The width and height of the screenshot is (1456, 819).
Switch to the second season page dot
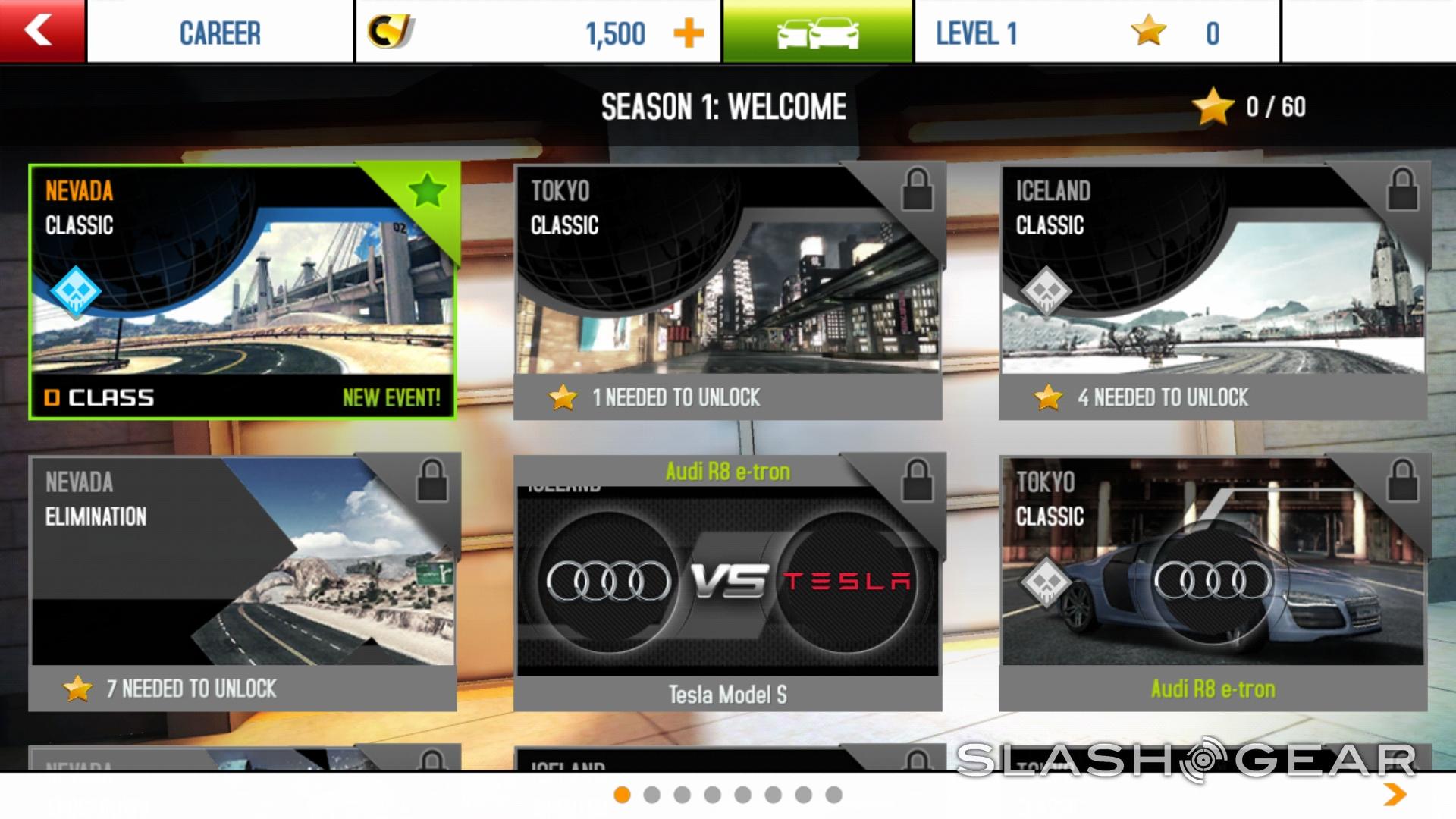pyautogui.click(x=651, y=795)
